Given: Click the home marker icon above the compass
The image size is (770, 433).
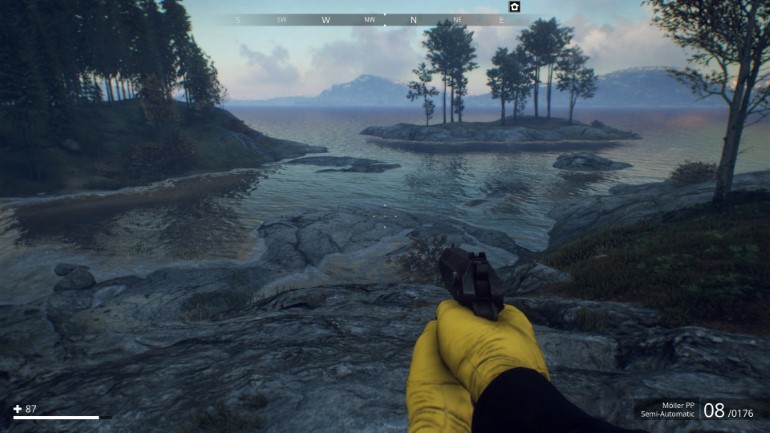Looking at the screenshot, I should click(x=514, y=7).
